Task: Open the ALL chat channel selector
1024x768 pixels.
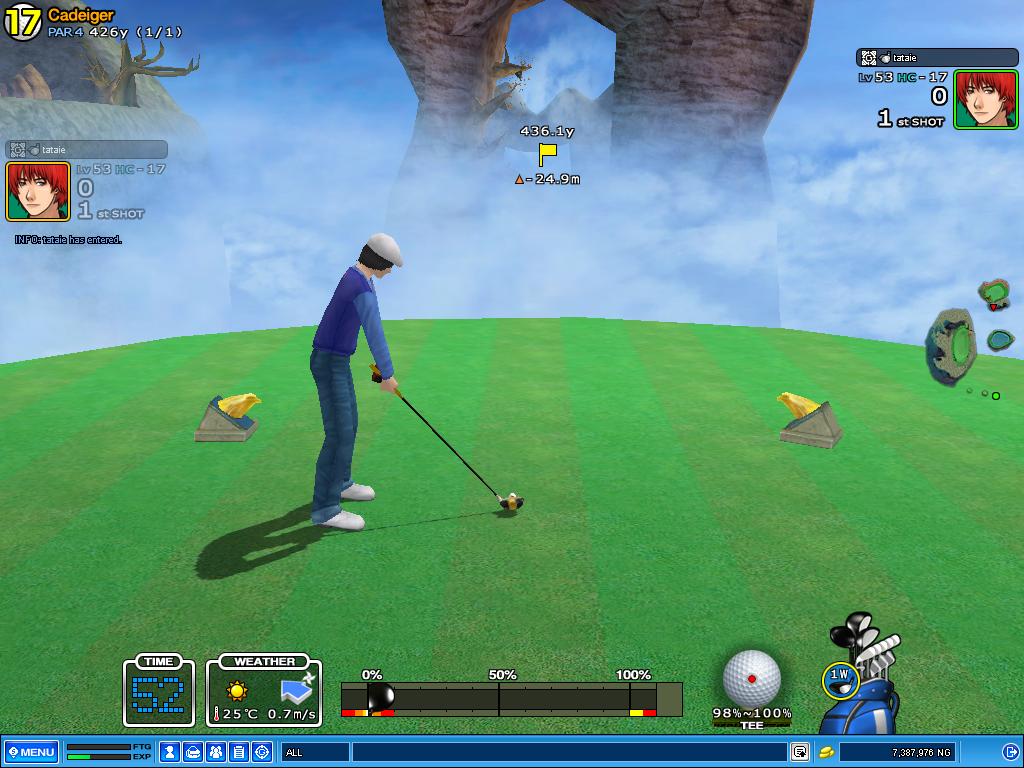Action: coord(314,752)
